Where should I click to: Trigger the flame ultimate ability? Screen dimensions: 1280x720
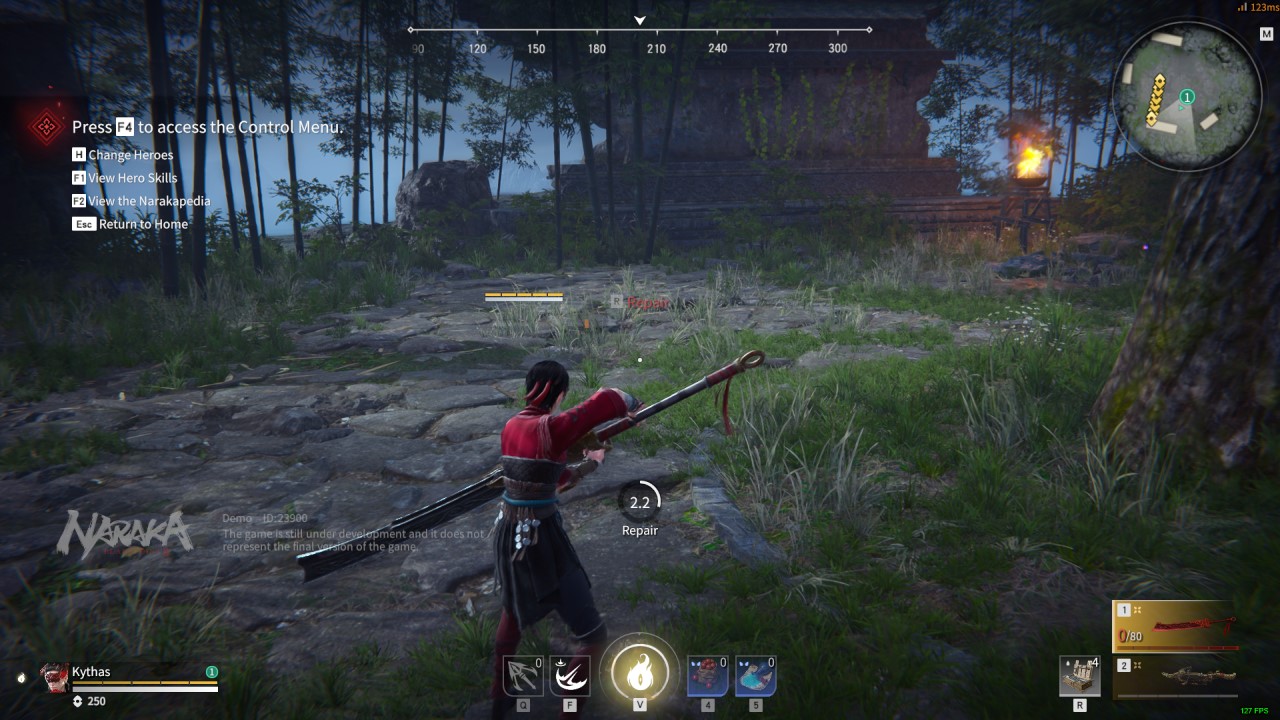coord(639,672)
